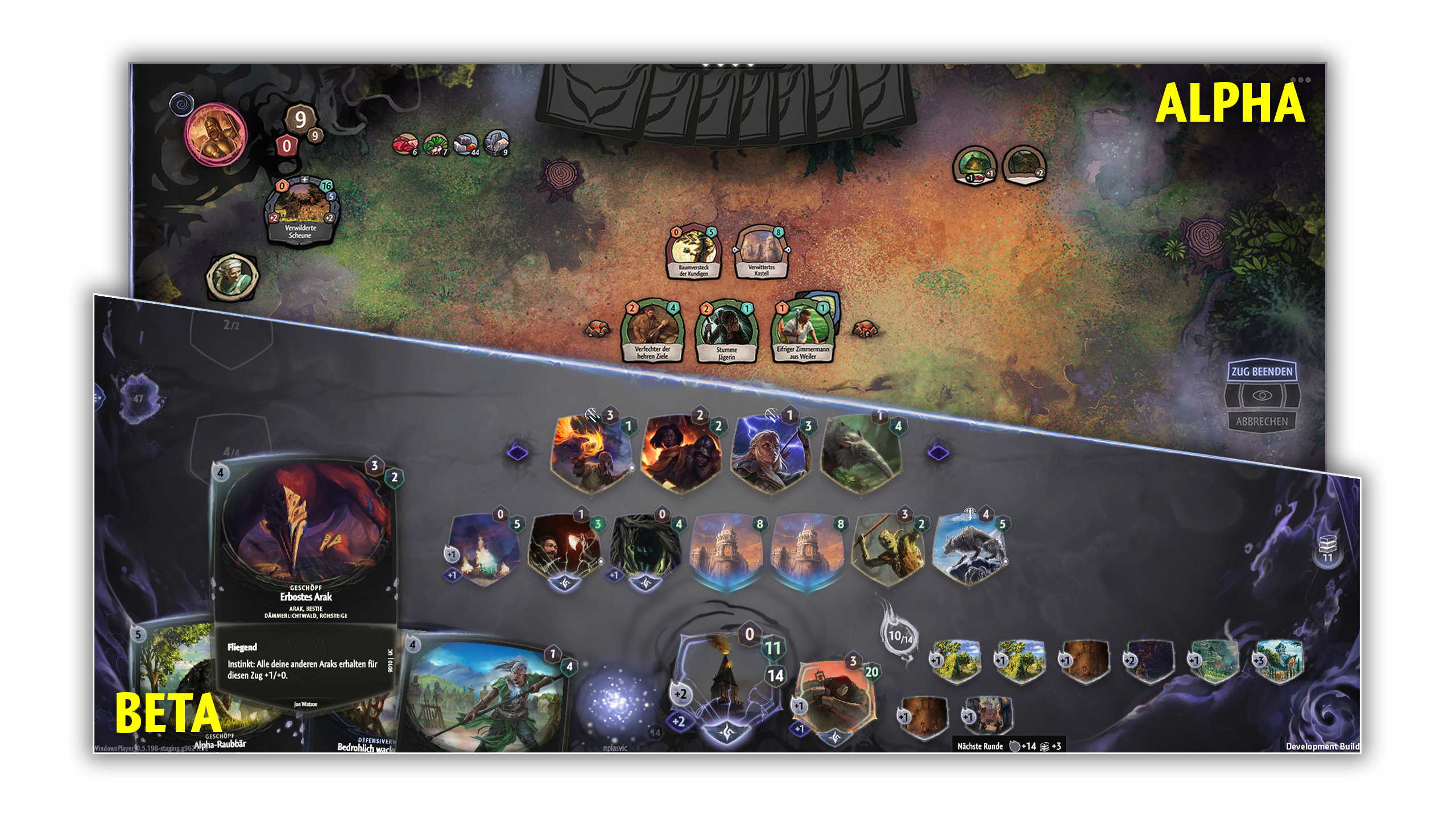This screenshot has width=1456, height=819.
Task: Select Eifriger Zimmermann aus Weiler card
Action: (x=803, y=332)
